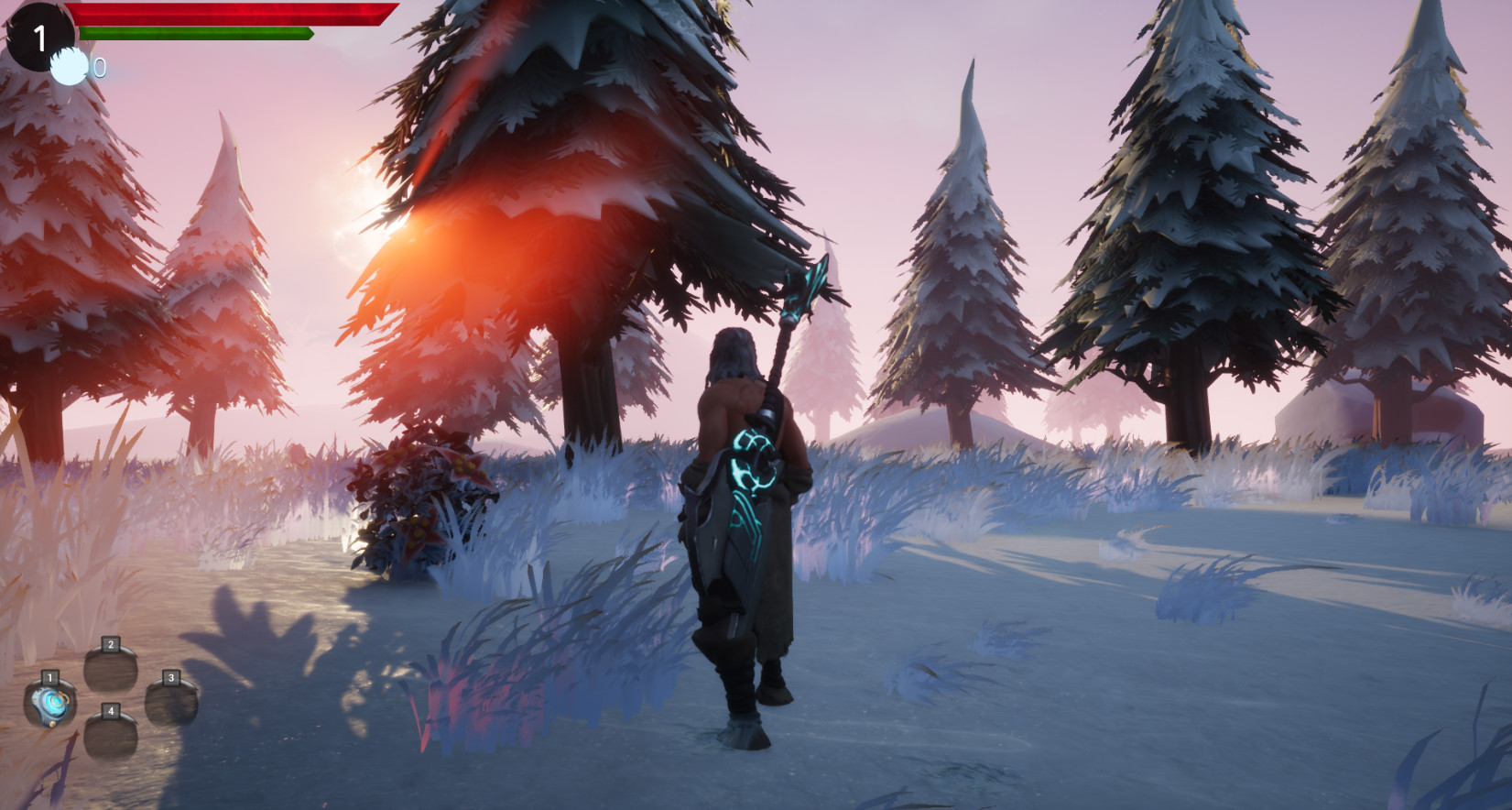Click the keybind label above hotbar slot 1
Viewport: 1512px width, 810px height.
point(49,677)
